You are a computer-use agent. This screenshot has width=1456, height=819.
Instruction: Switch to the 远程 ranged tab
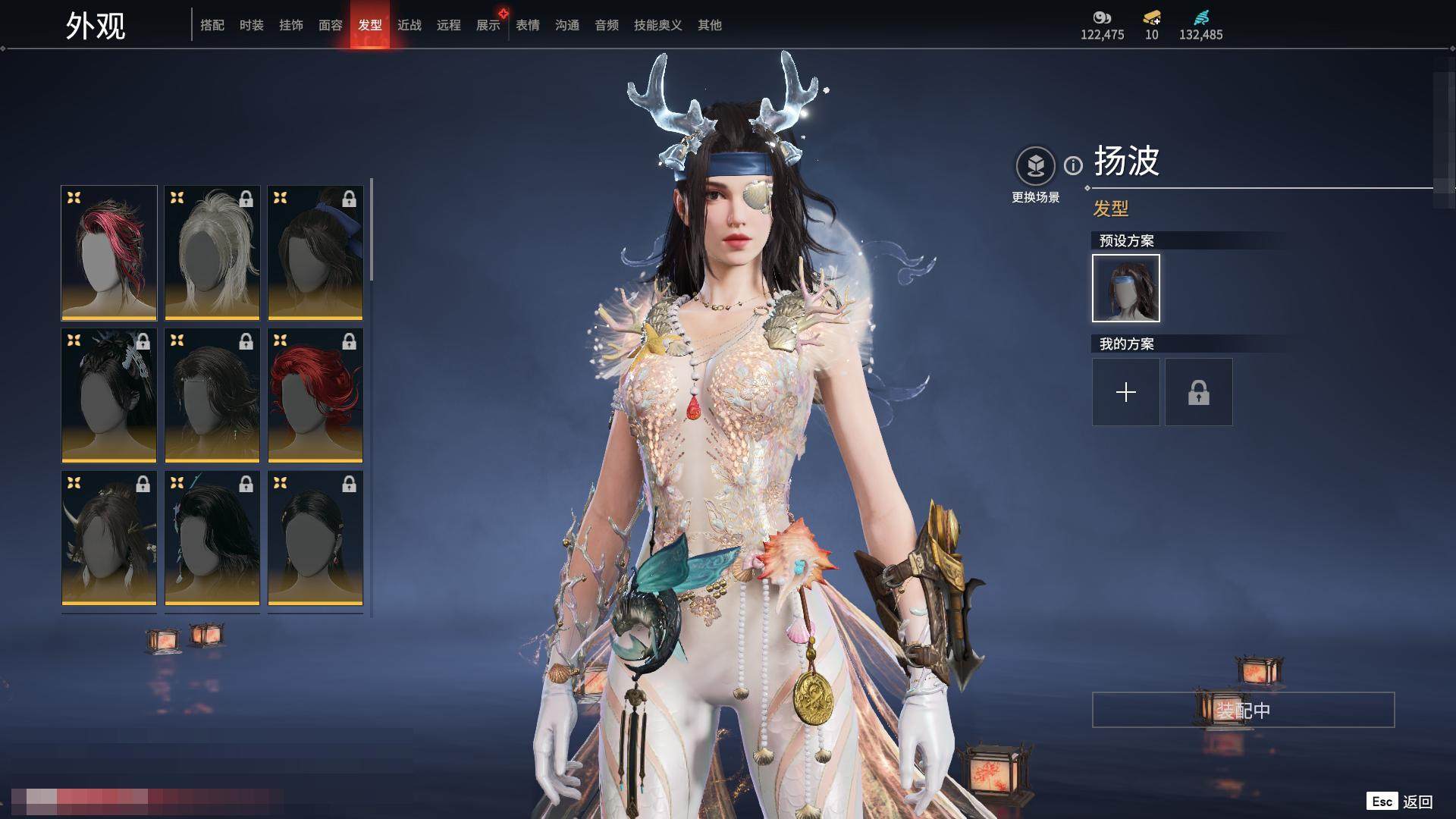click(449, 26)
